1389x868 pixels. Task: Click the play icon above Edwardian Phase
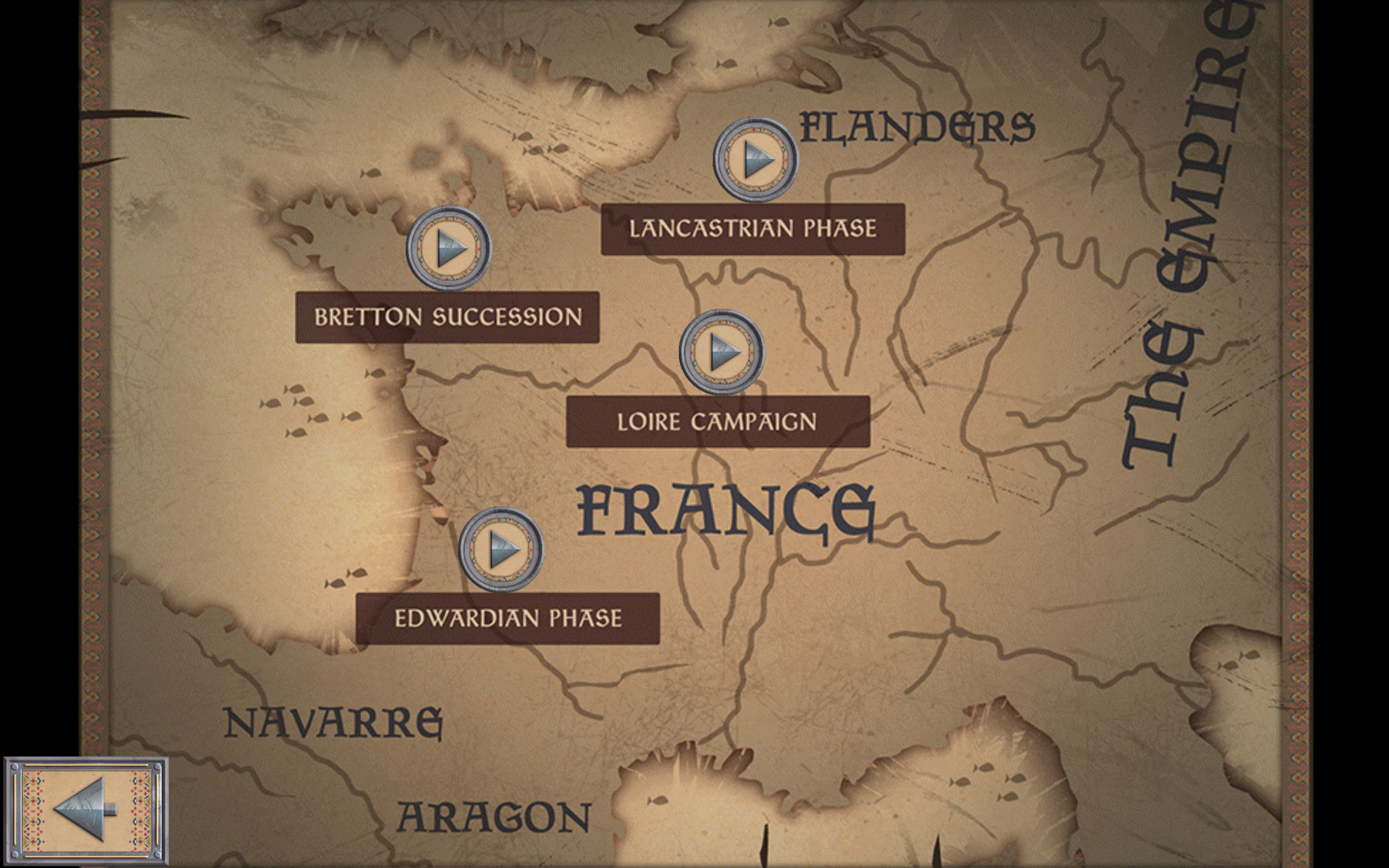point(502,551)
